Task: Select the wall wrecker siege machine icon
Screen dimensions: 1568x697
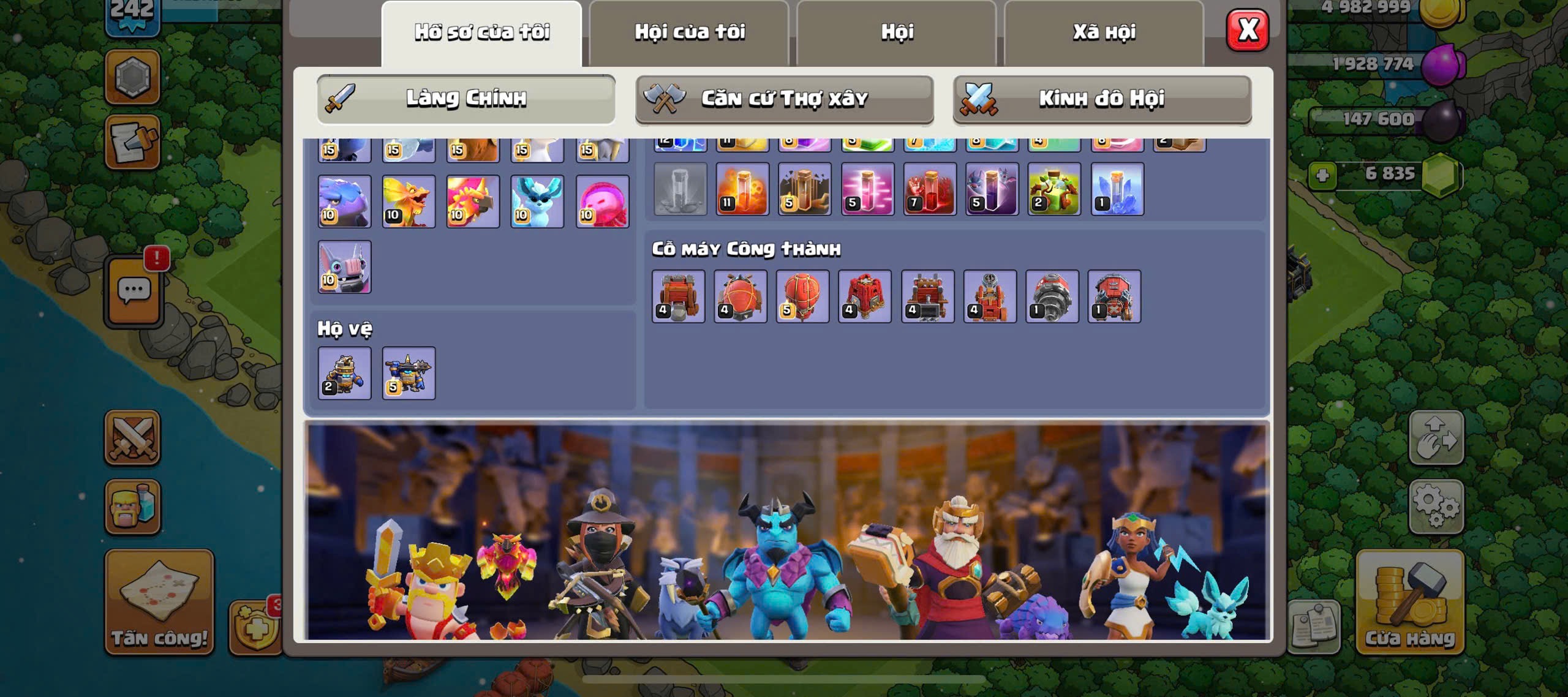Action: tap(678, 296)
